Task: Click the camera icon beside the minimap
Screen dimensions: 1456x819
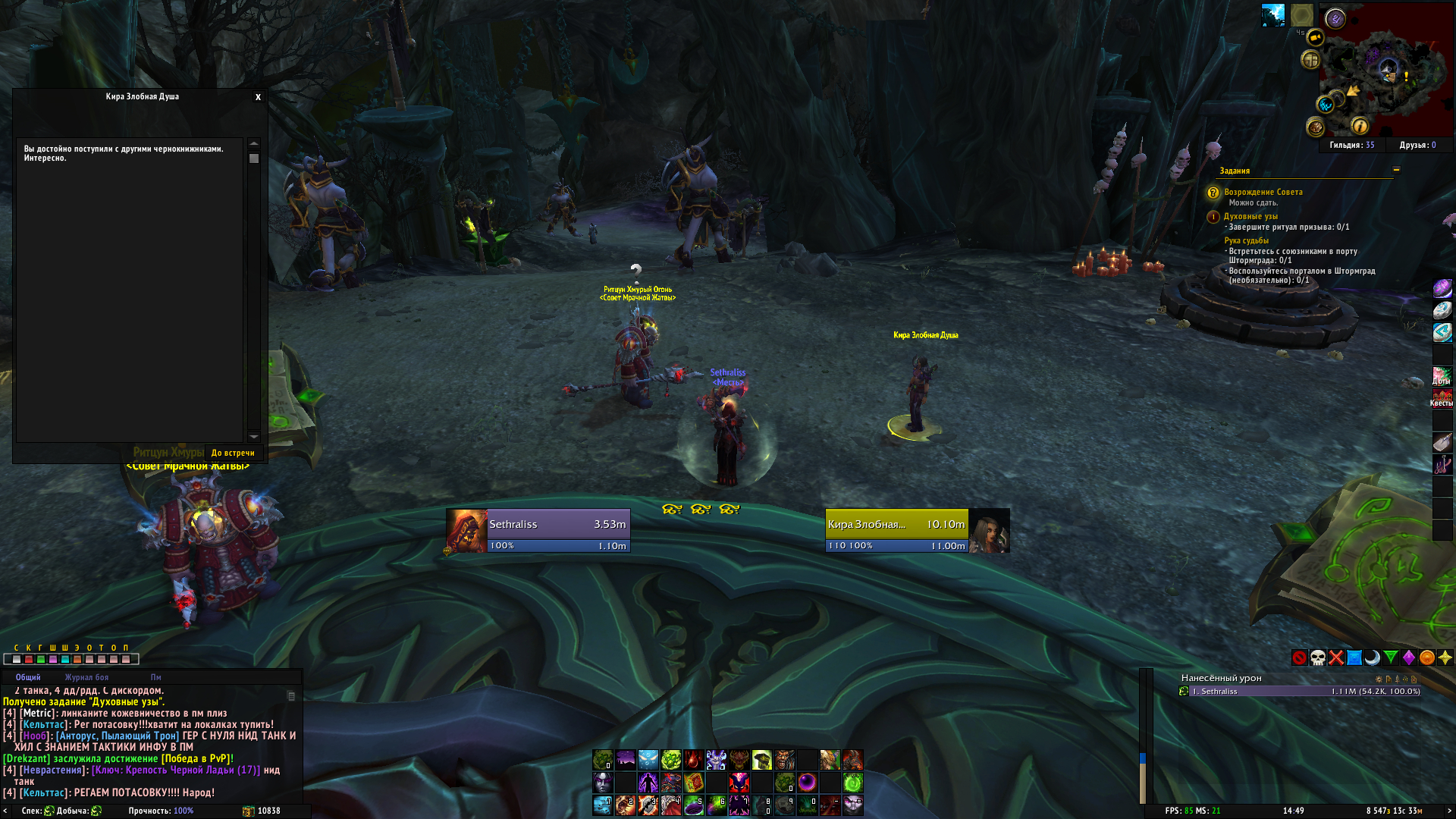Action: [1315, 37]
